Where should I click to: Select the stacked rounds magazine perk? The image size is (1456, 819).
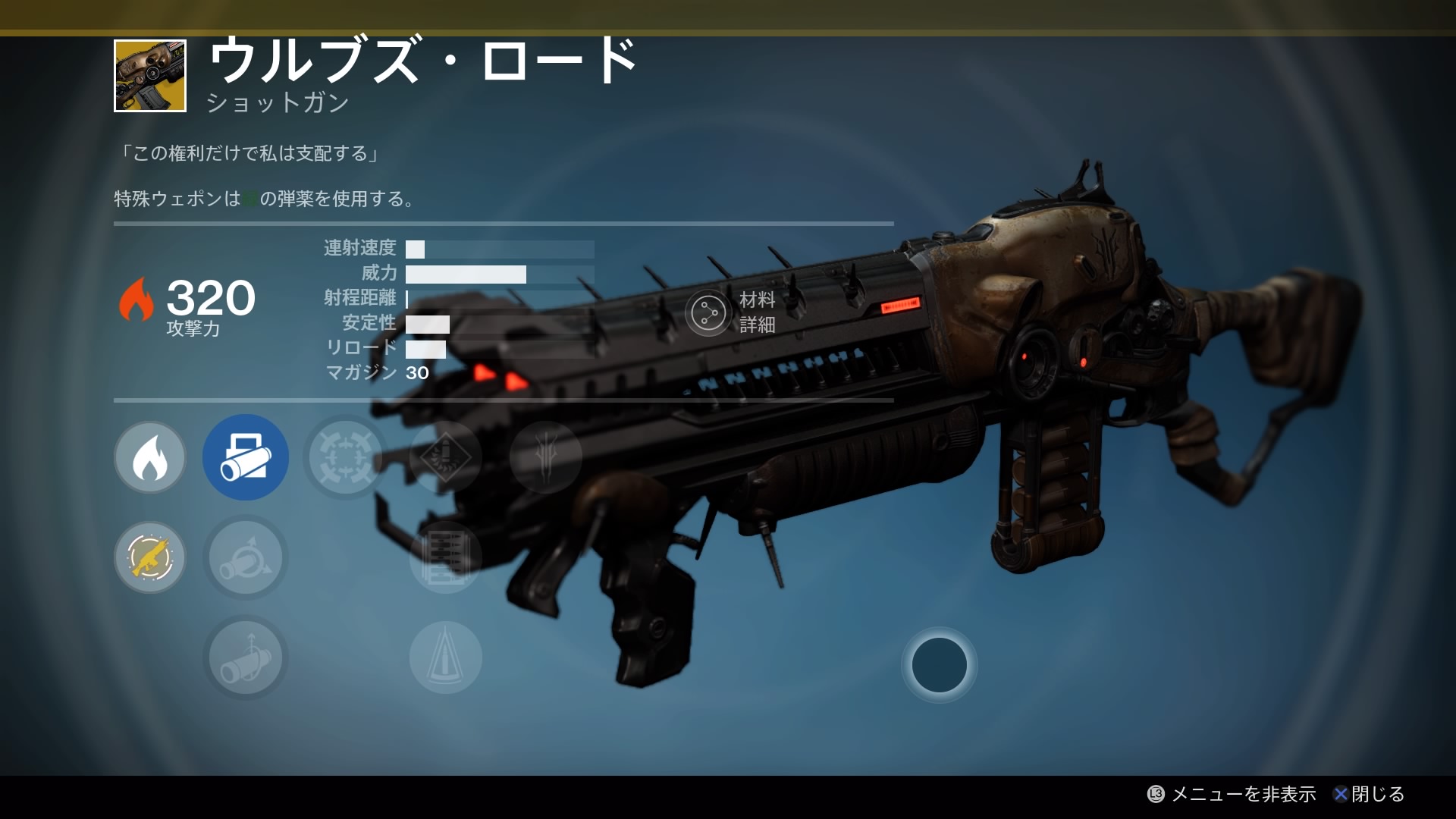click(x=446, y=557)
